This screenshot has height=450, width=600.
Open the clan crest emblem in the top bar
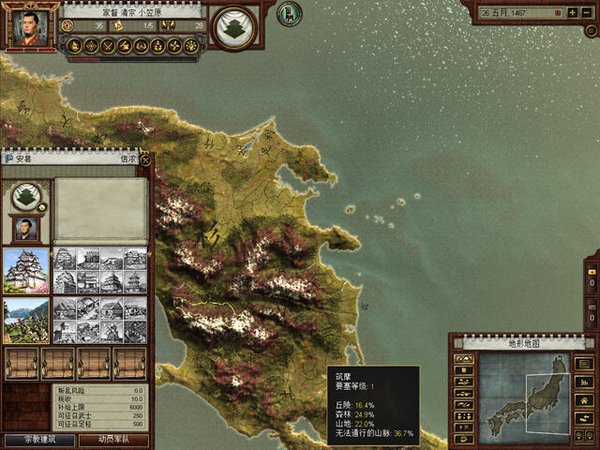[x=235, y=26]
